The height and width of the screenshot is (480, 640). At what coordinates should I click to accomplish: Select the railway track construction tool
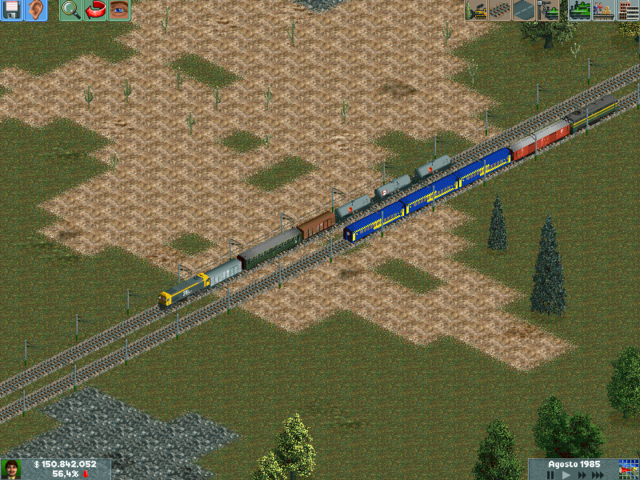(500, 11)
